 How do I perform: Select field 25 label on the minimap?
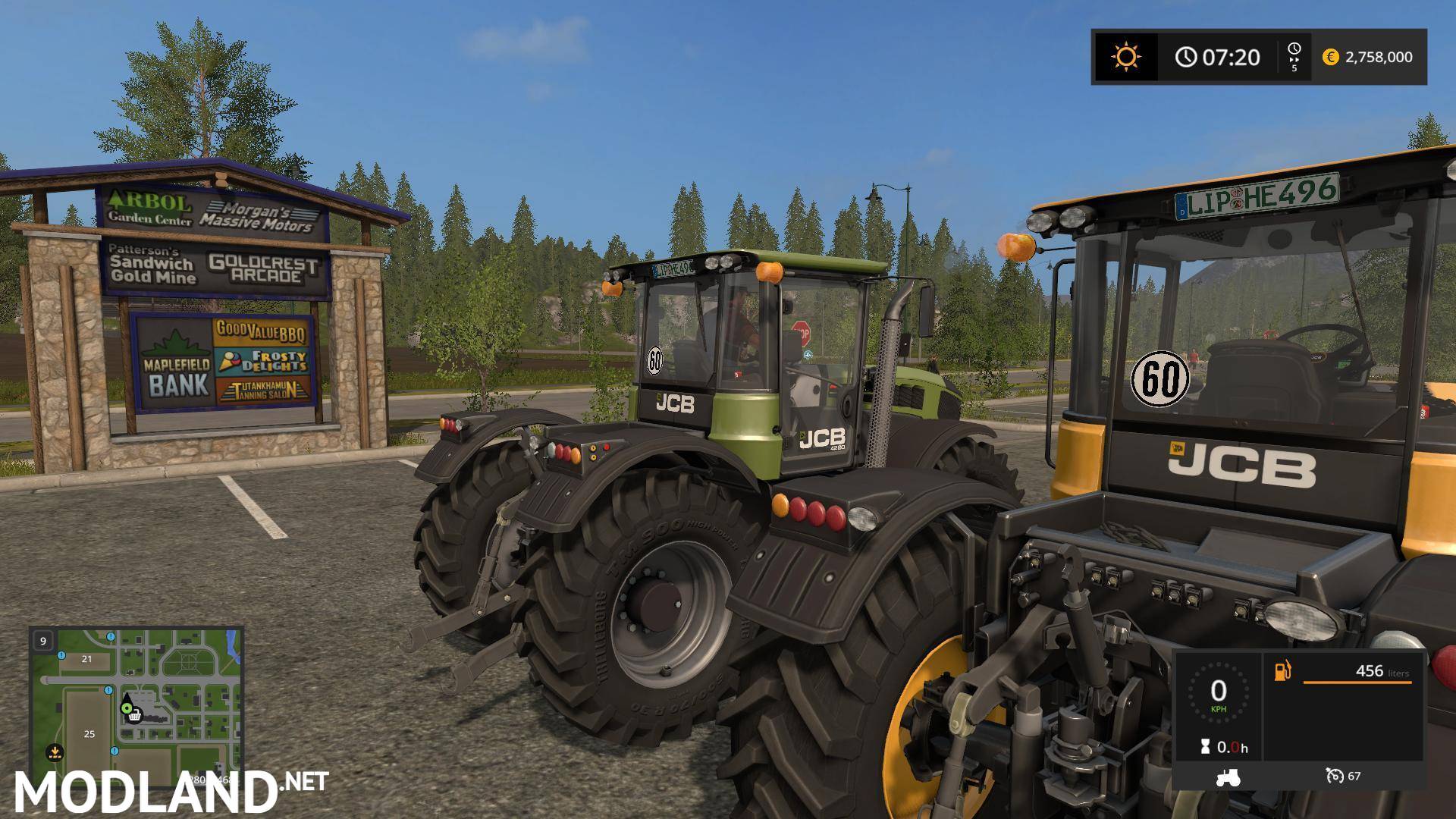coord(89,734)
